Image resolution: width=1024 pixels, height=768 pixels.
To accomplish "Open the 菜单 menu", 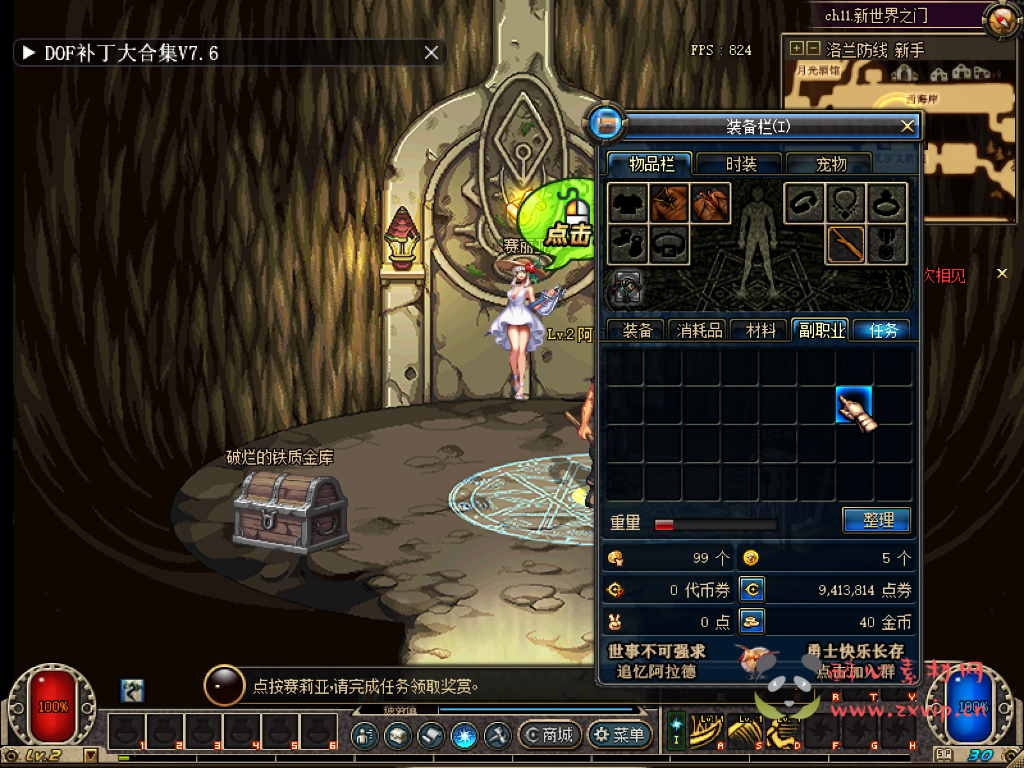I will (619, 735).
